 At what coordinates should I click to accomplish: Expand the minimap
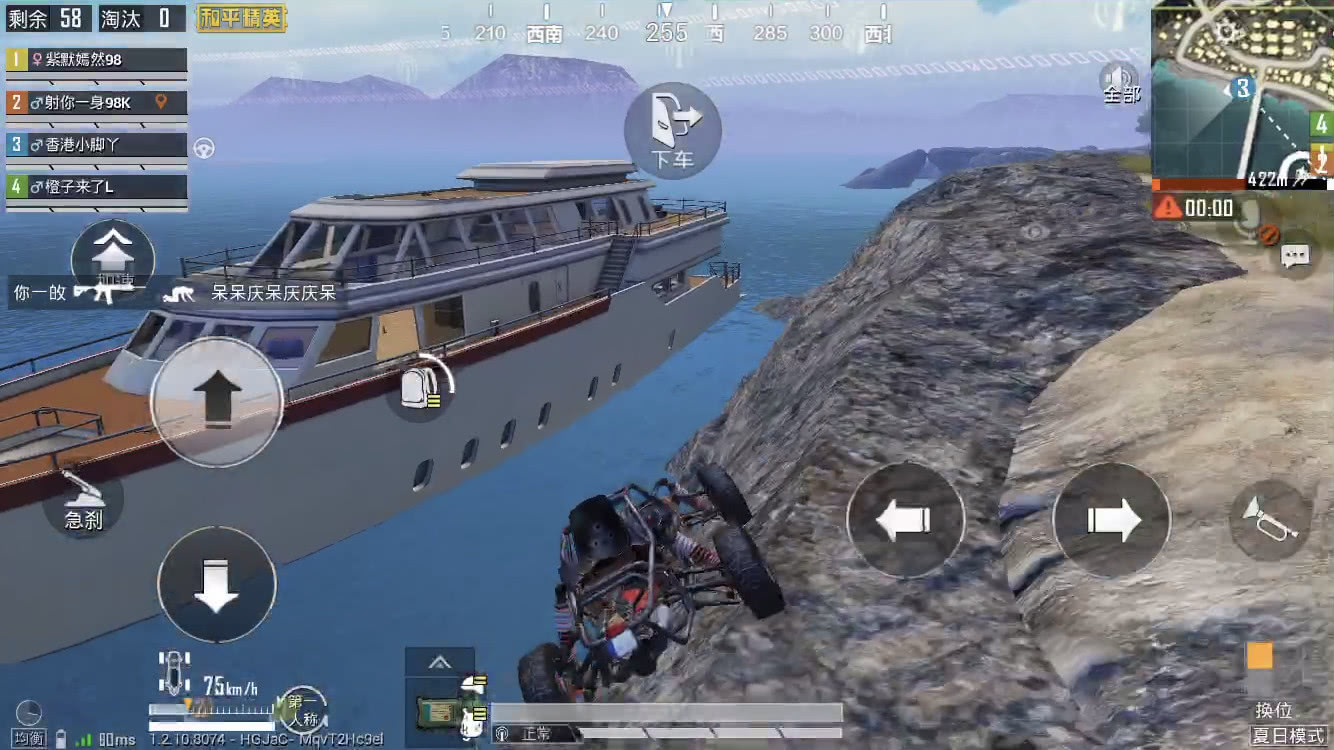1241,93
